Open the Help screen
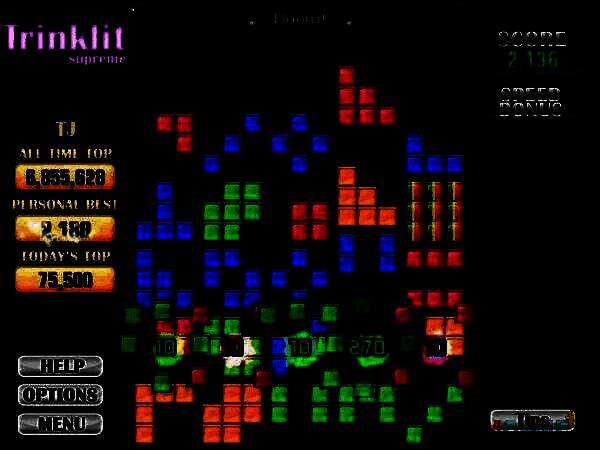Image resolution: width=600 pixels, height=450 pixels. pos(60,366)
